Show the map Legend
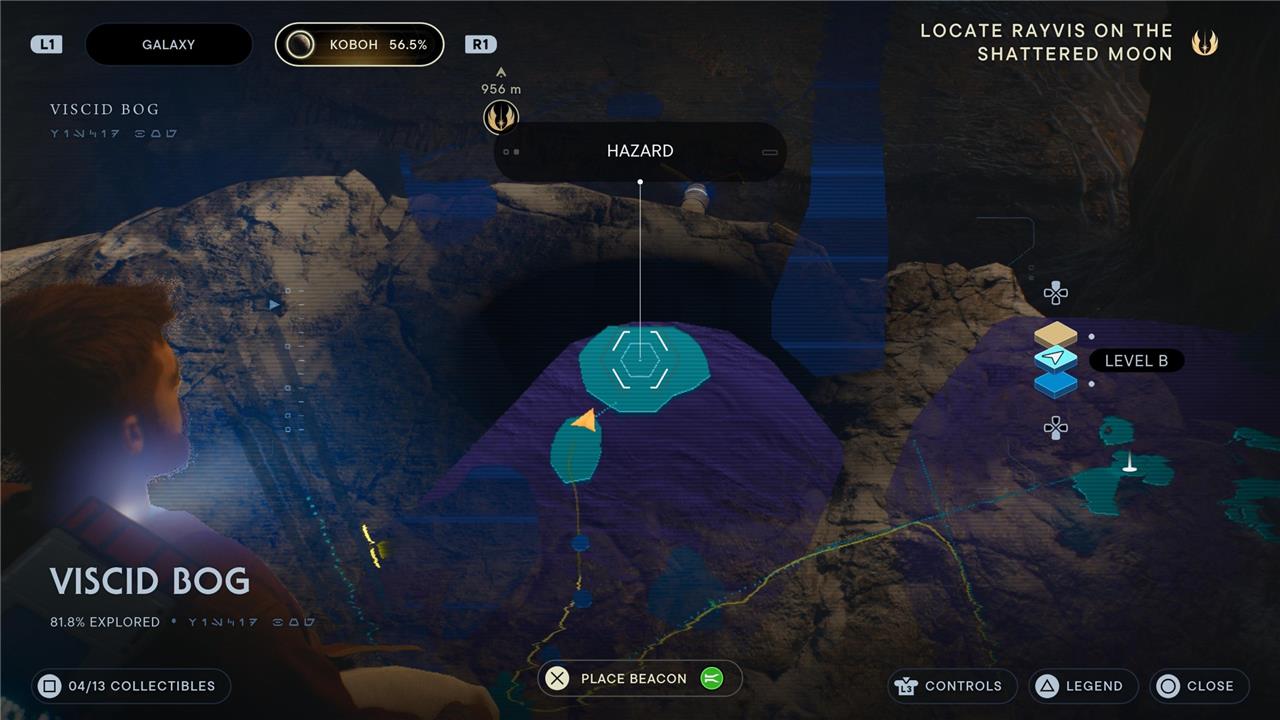This screenshot has width=1280, height=720. coord(1083,686)
